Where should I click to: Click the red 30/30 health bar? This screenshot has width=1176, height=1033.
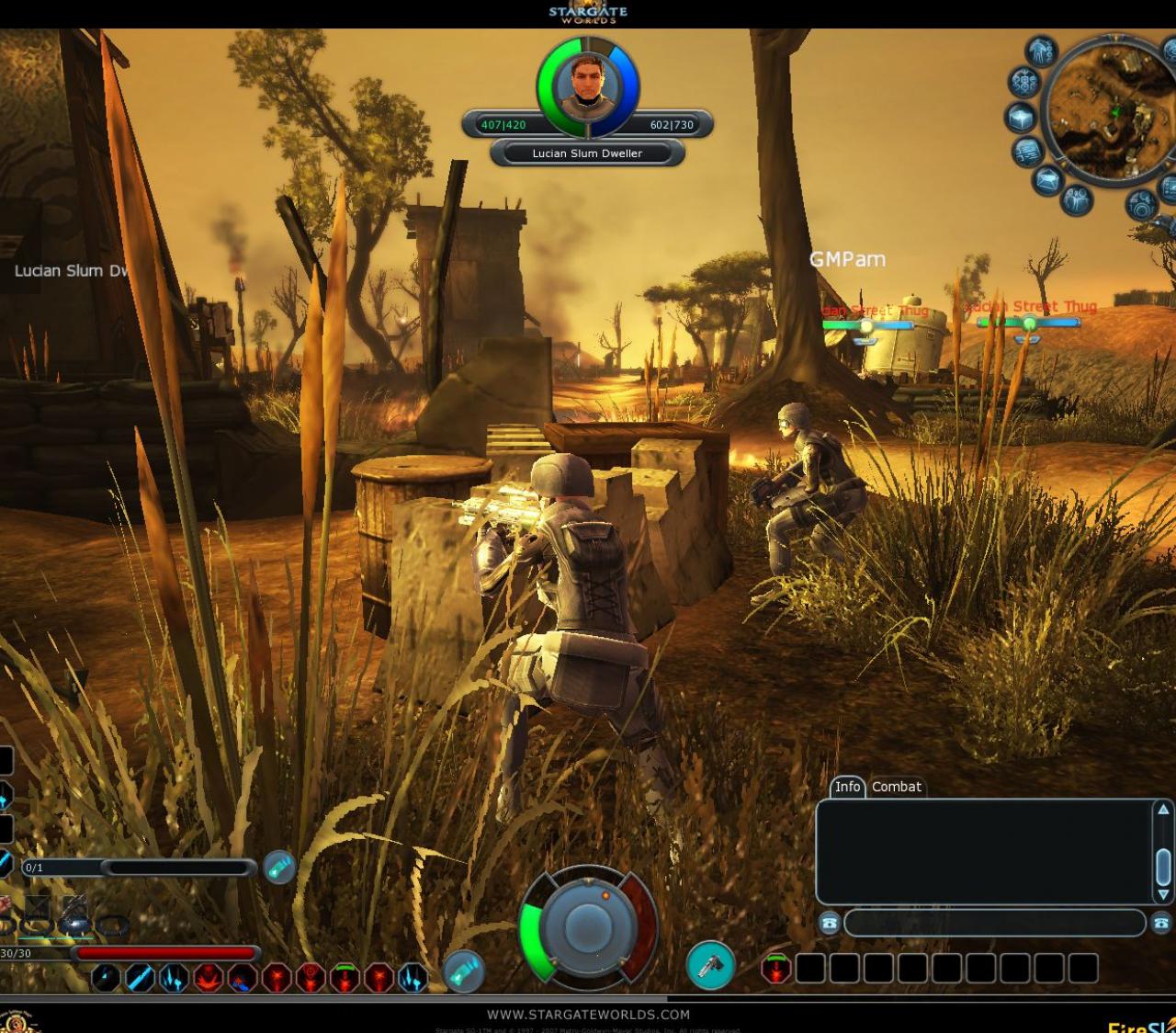coord(164,952)
